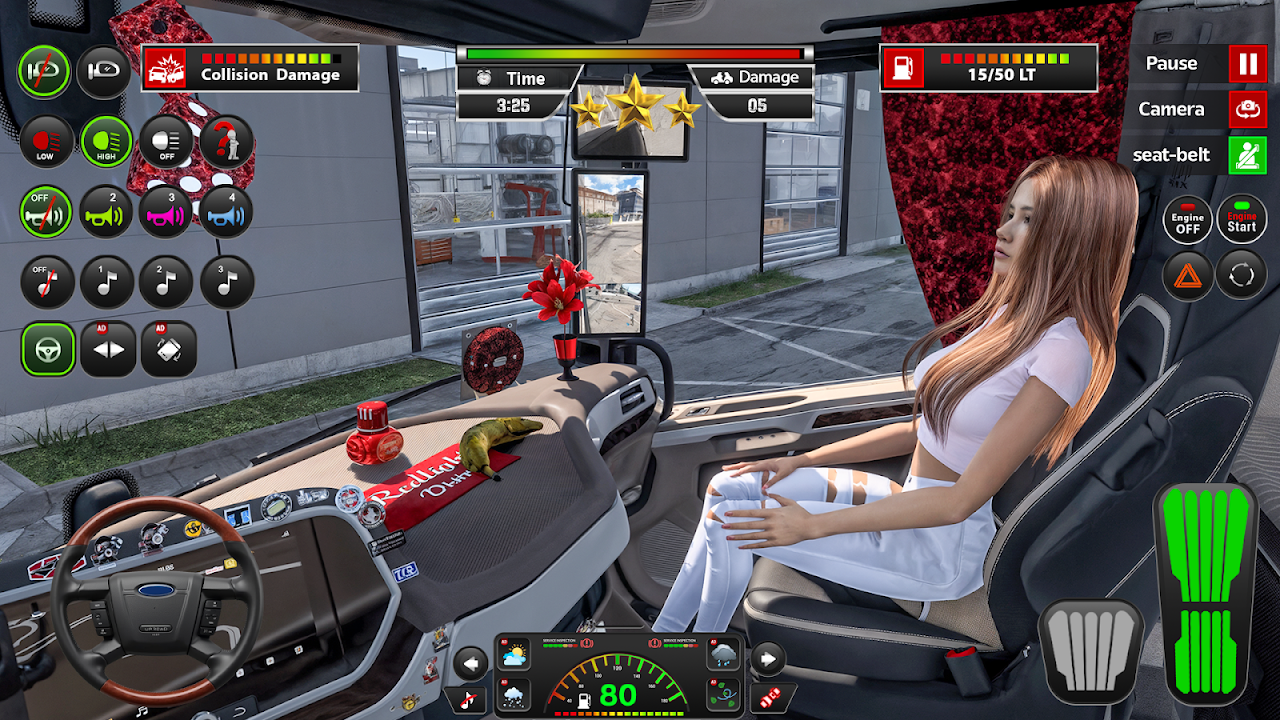Viewport: 1280px width, 720px height.
Task: Select steering wheel control mode
Action: tap(48, 349)
